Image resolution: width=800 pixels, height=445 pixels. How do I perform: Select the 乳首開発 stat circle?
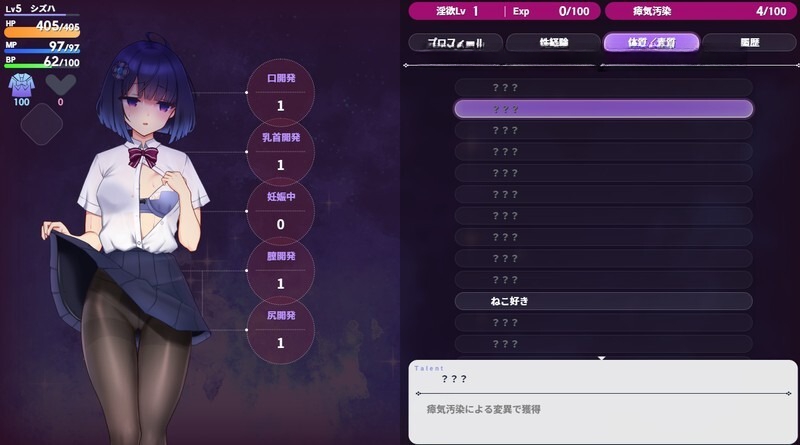(280, 151)
